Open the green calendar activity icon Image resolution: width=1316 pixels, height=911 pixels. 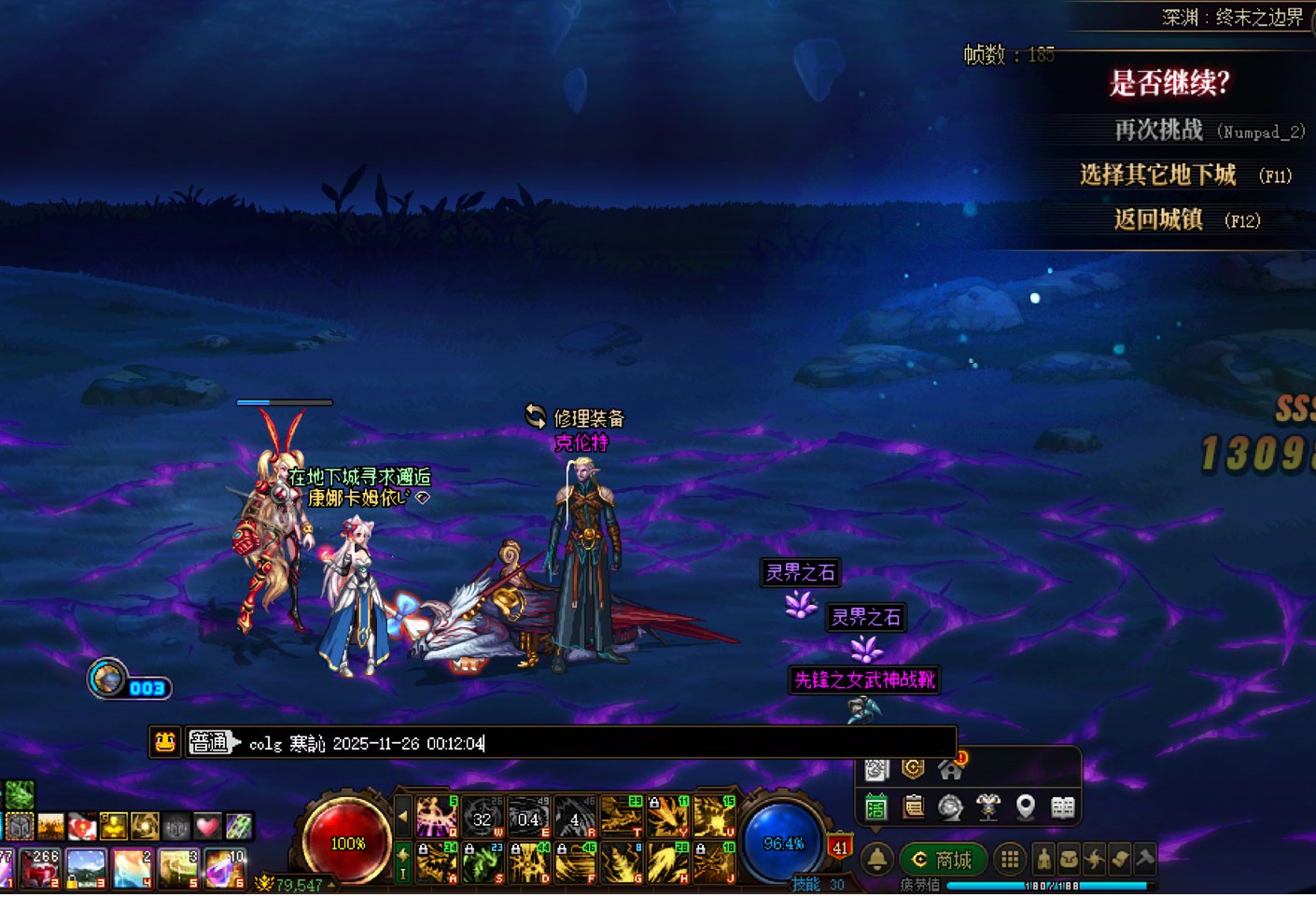tap(875, 806)
